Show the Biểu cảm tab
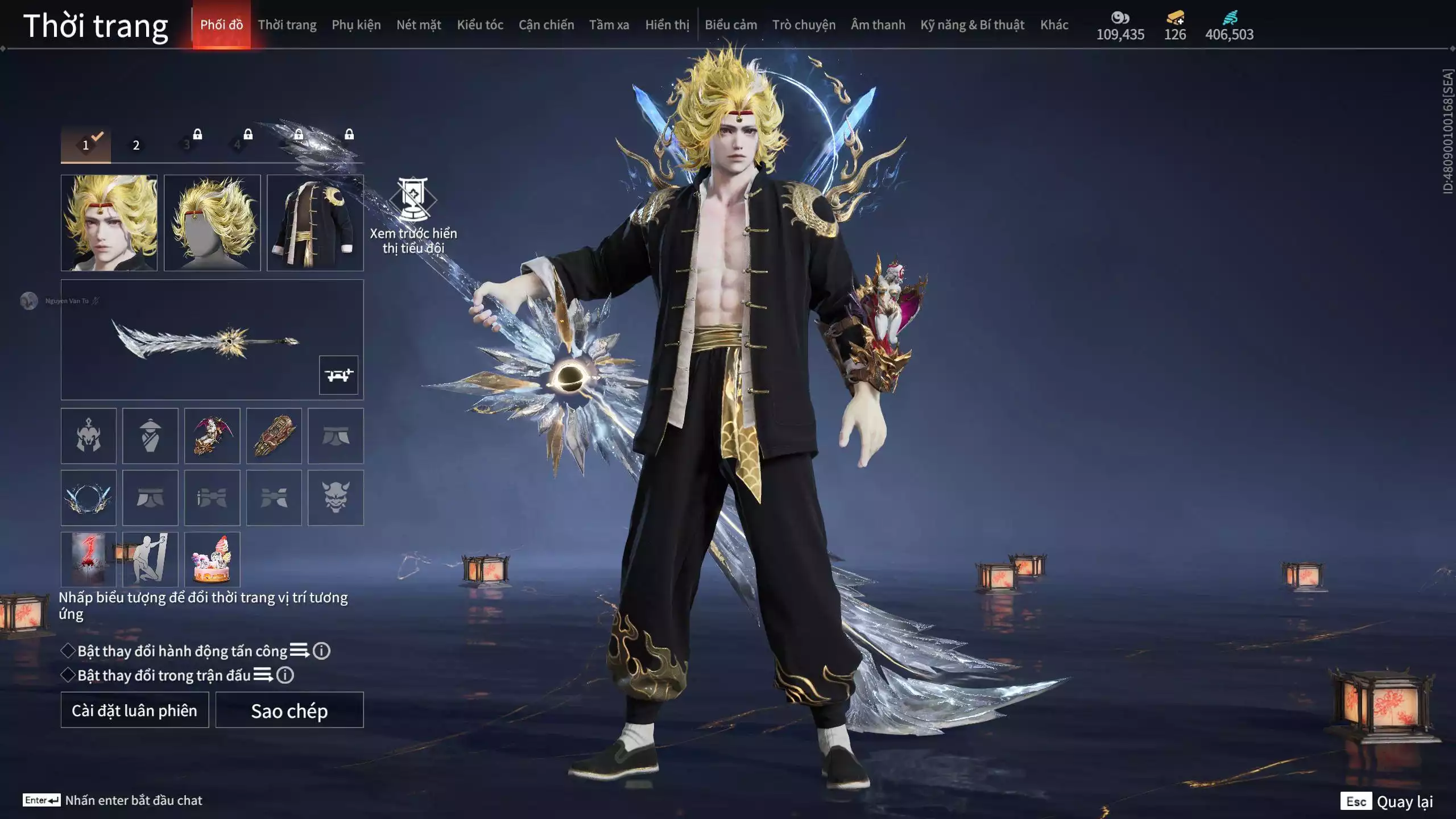This screenshot has width=1456, height=819. [x=731, y=25]
